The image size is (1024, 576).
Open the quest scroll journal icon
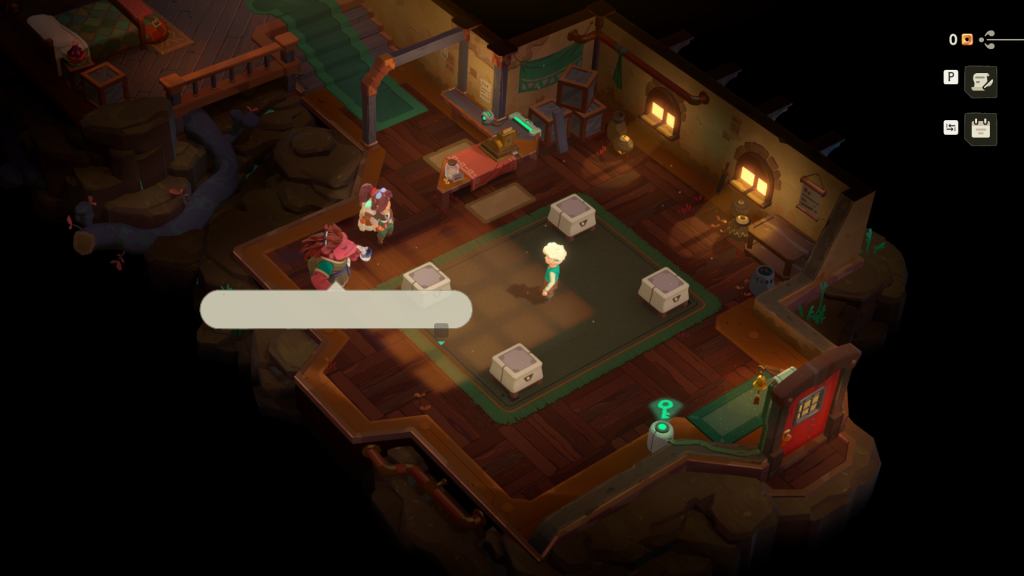click(x=981, y=82)
